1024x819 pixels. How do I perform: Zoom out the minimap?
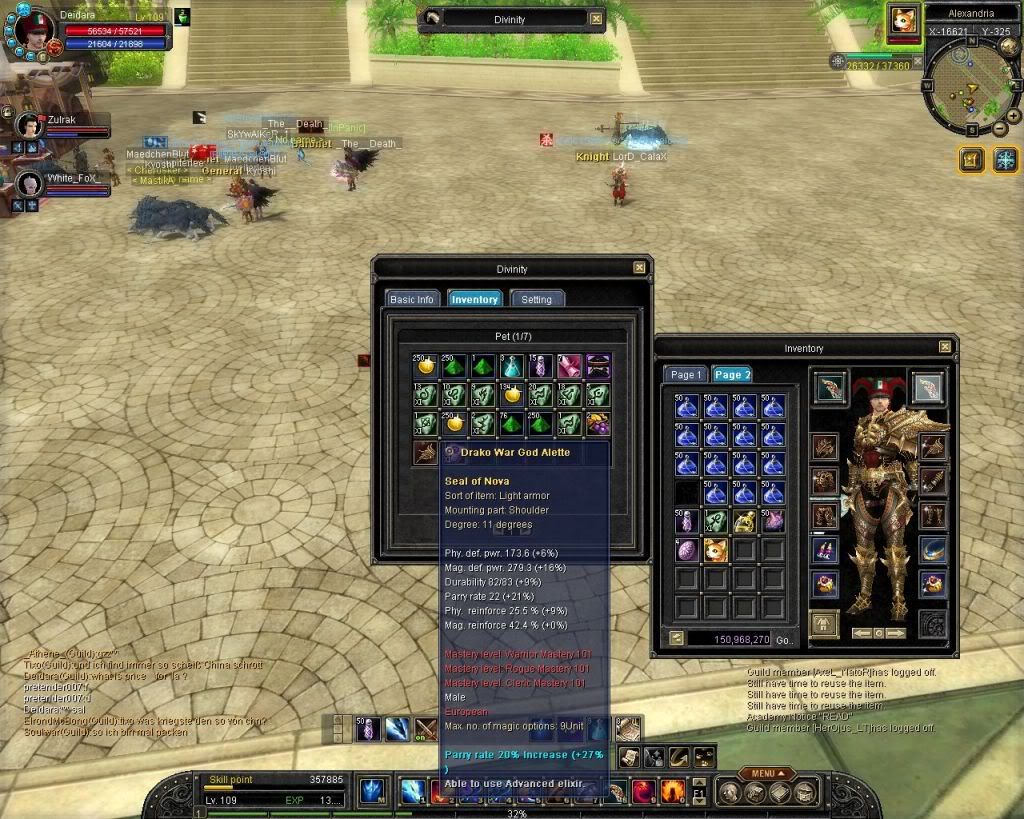[x=1000, y=128]
